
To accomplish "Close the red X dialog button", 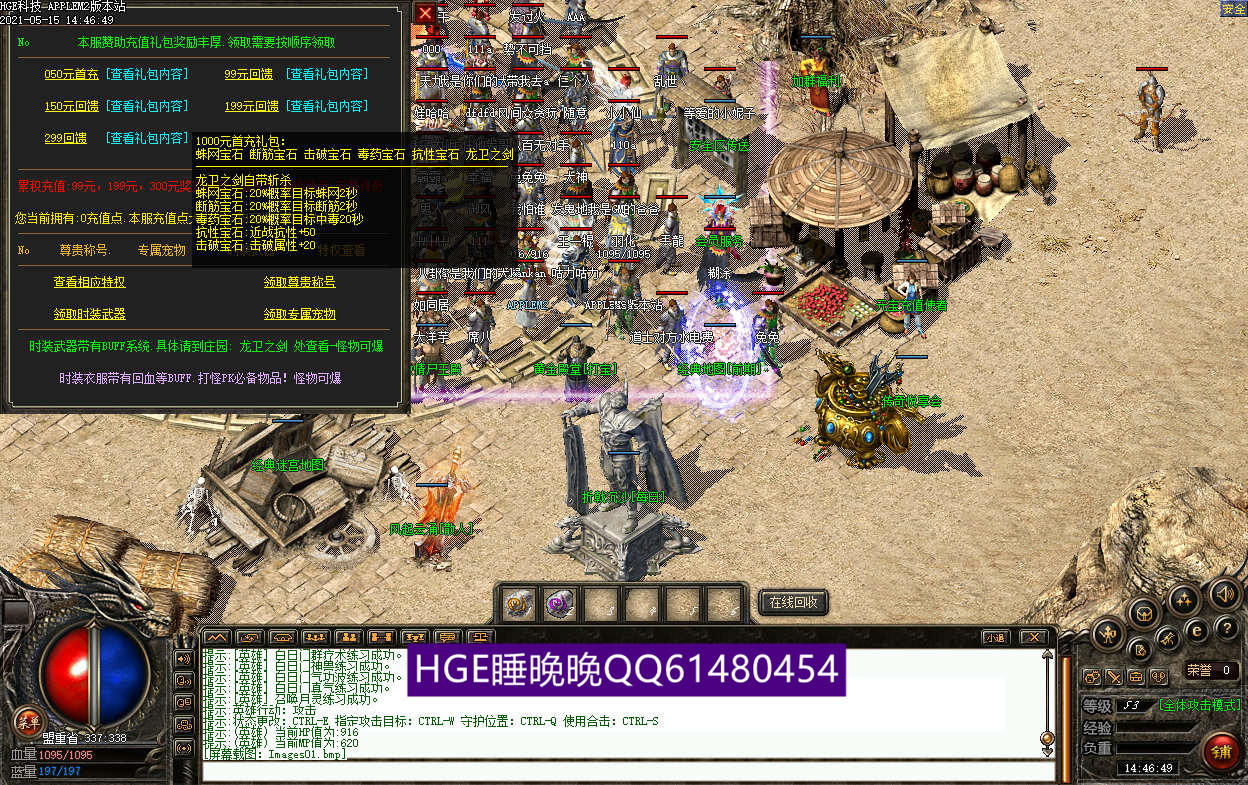I will (426, 13).
